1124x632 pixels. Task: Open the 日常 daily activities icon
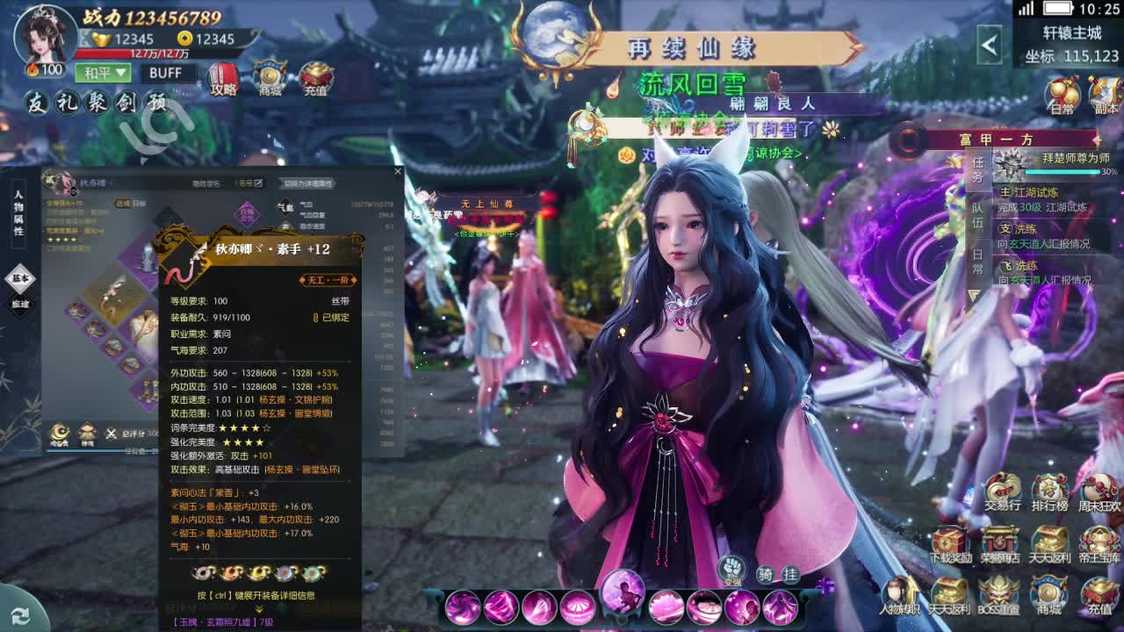[1062, 95]
